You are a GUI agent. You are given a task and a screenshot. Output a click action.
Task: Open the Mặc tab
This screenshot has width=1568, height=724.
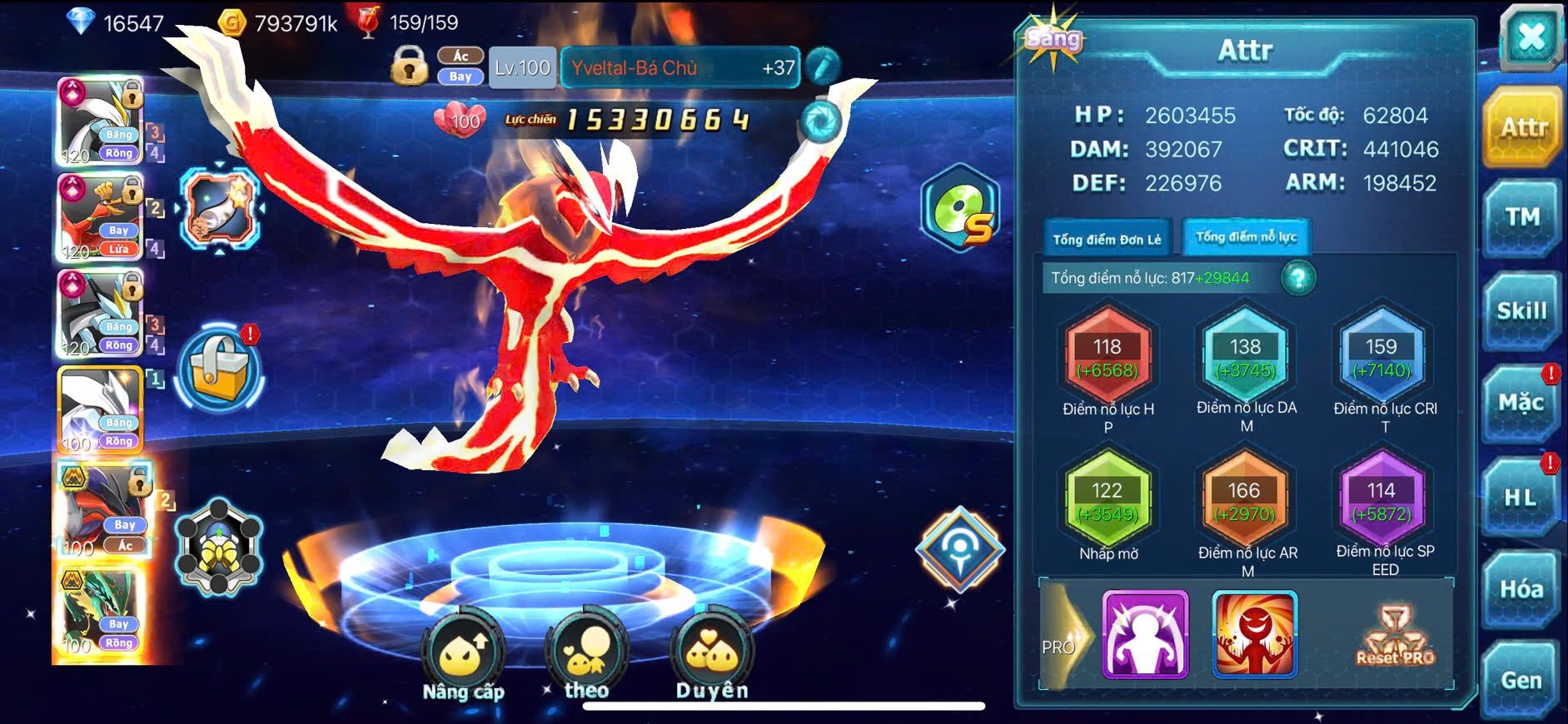[1521, 403]
